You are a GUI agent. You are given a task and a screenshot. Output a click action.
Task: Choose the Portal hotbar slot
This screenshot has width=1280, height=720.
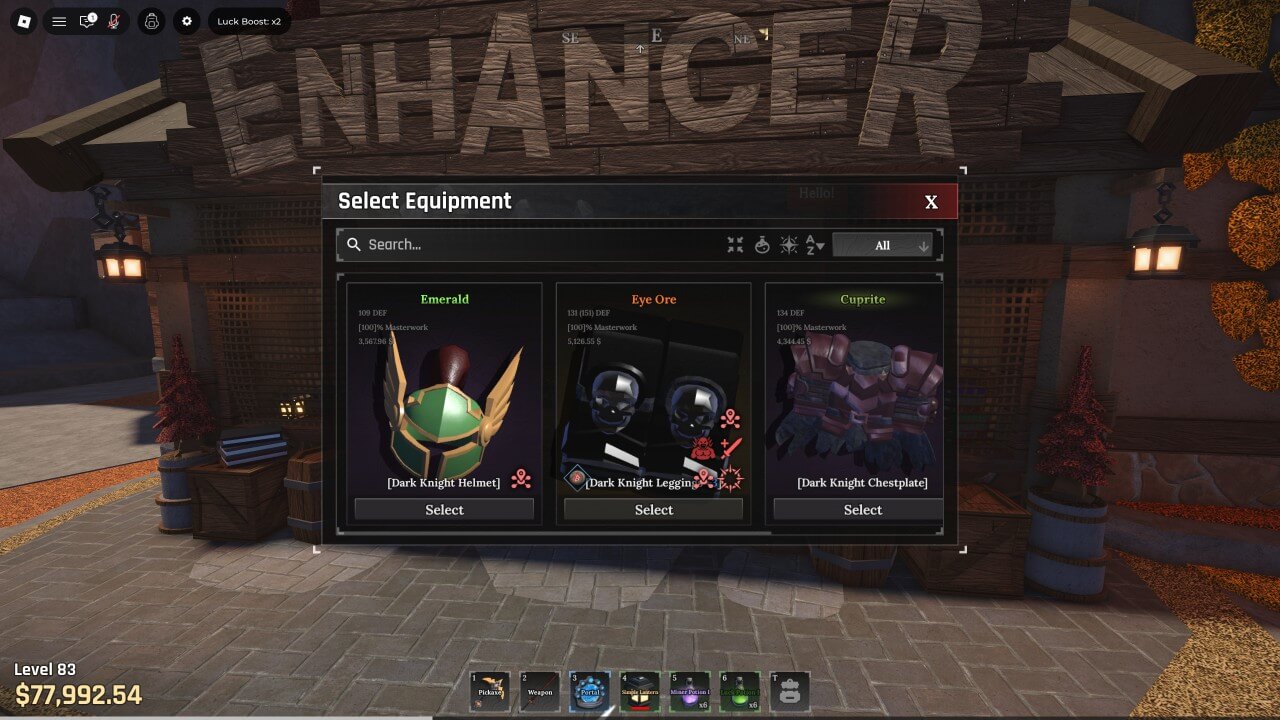[x=590, y=692]
